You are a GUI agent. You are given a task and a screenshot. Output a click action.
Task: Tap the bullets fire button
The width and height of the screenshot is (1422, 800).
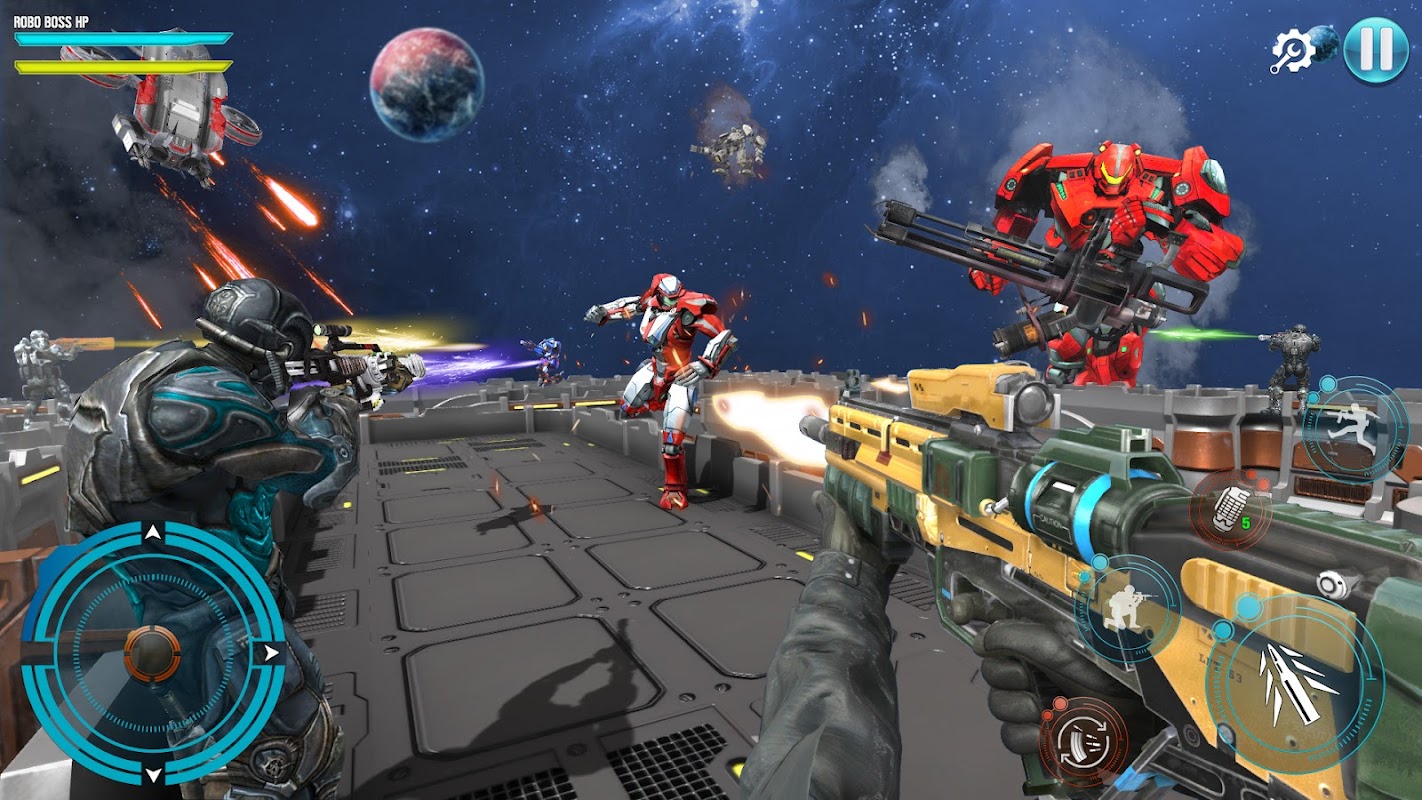(x=1295, y=682)
